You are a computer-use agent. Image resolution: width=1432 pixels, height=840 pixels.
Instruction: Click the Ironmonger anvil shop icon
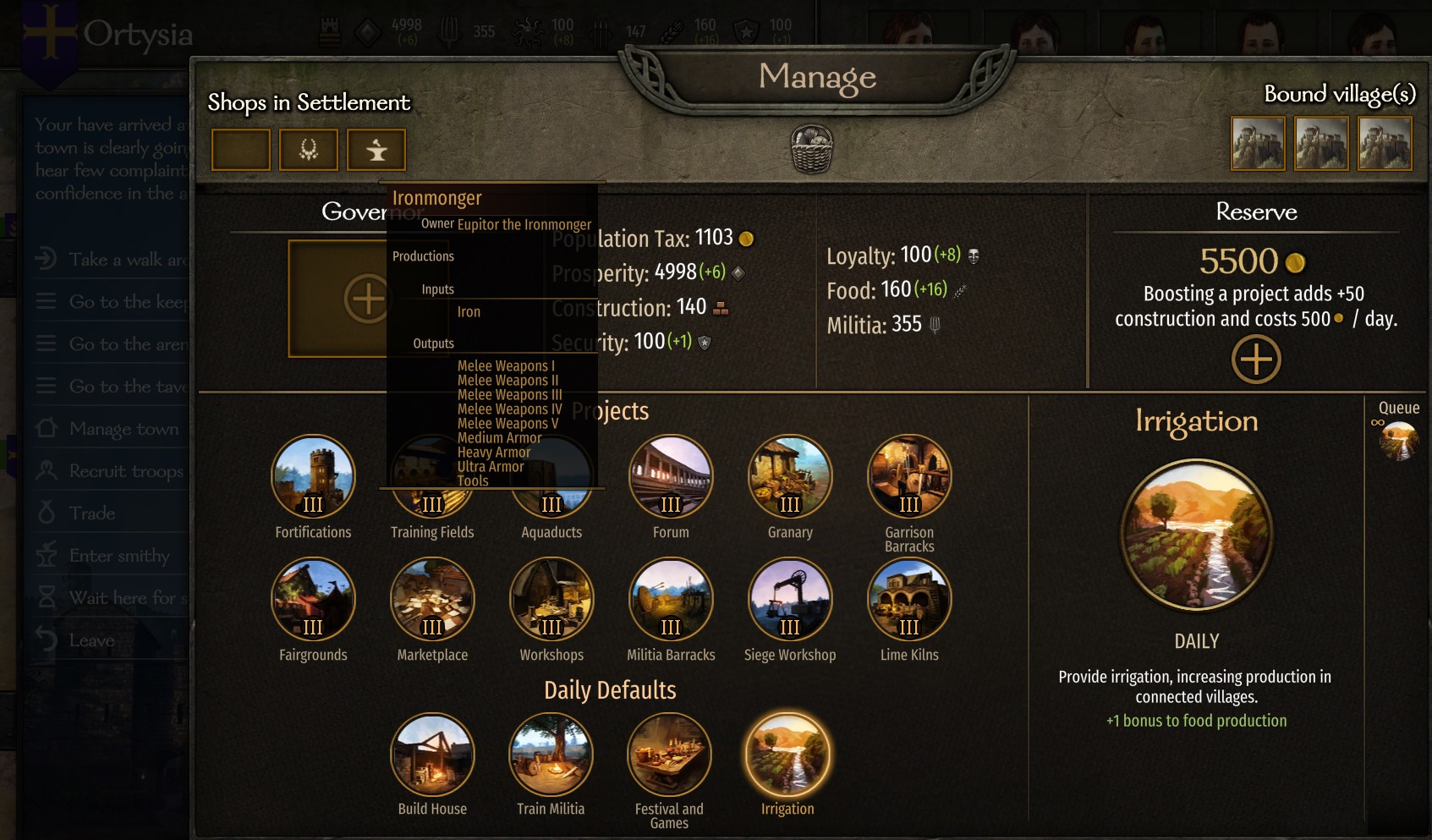click(x=376, y=149)
